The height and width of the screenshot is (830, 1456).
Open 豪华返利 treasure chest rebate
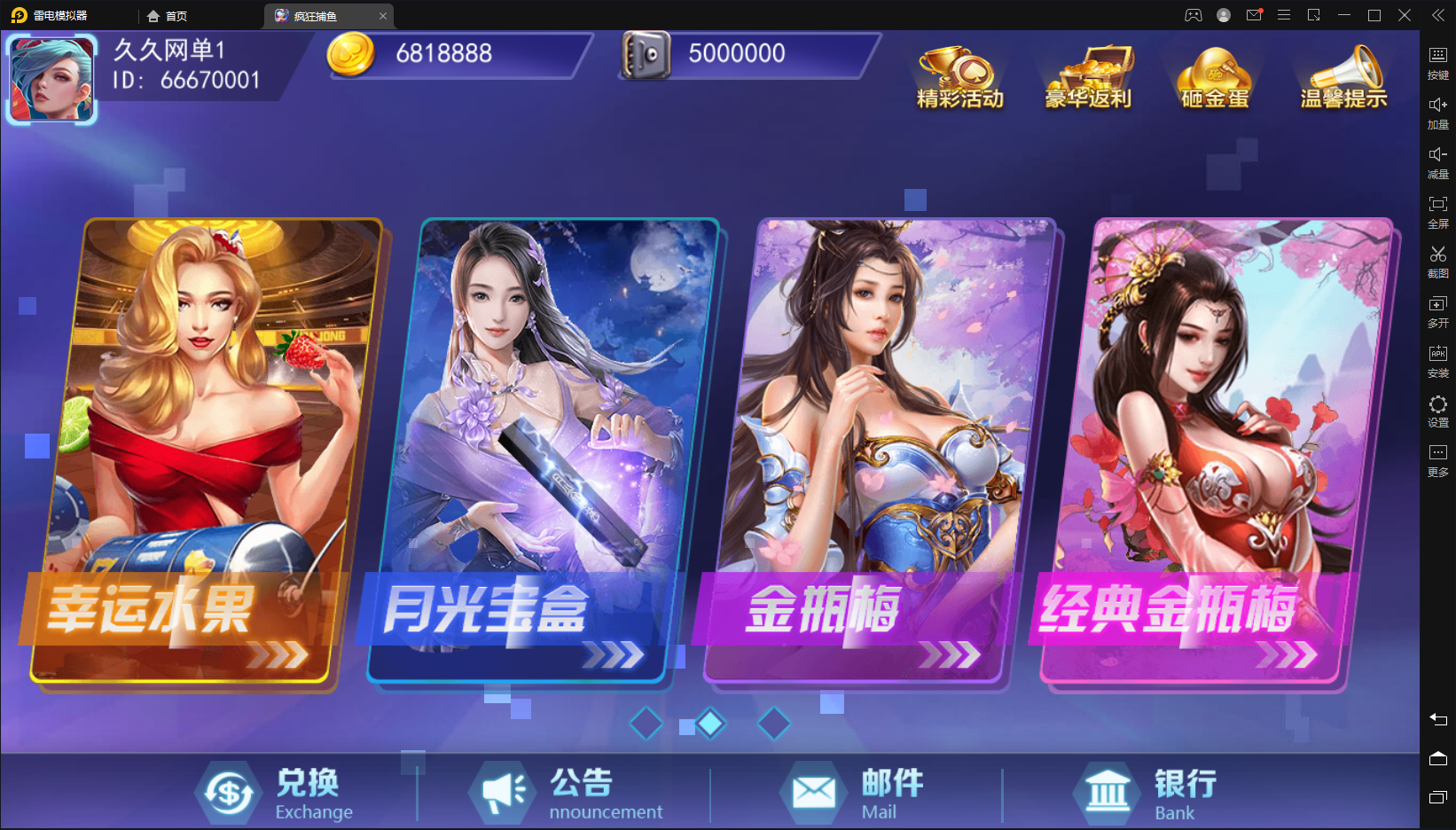tap(1088, 78)
